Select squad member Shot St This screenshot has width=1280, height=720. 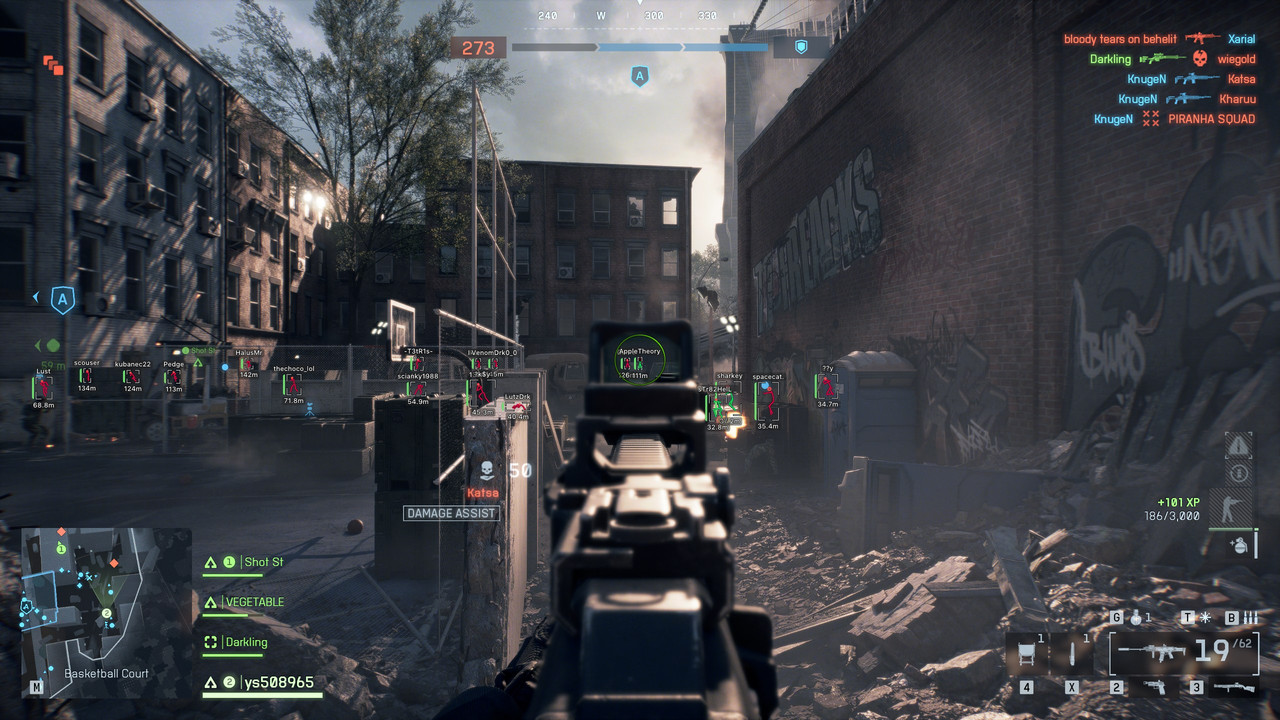click(x=261, y=562)
